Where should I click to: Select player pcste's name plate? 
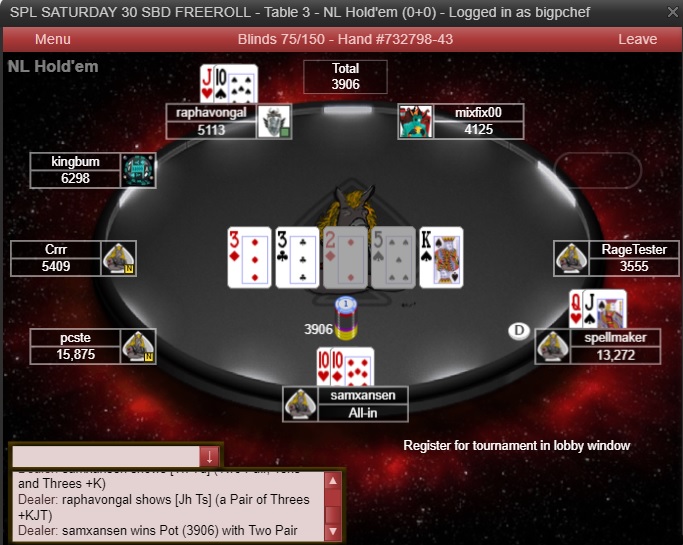(x=75, y=338)
